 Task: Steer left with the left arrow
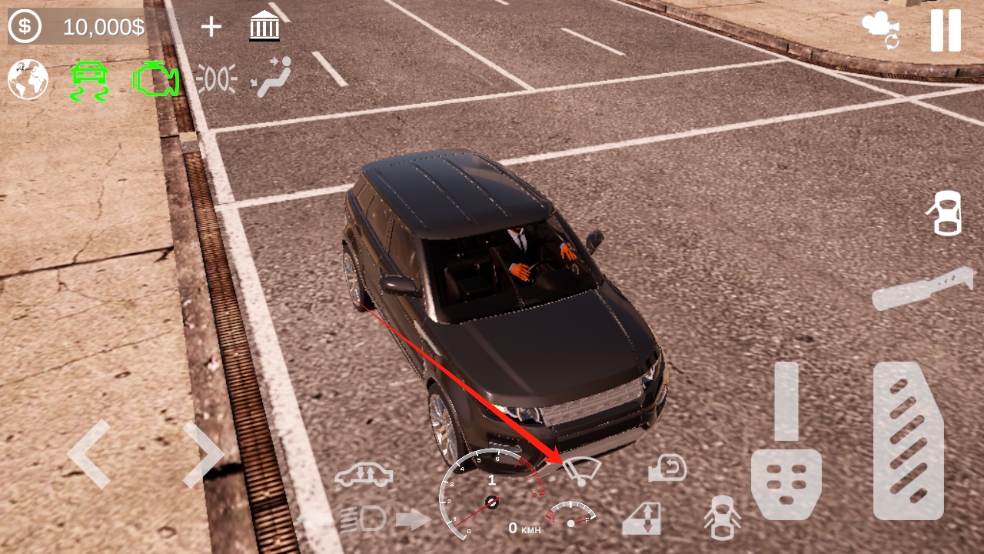[88, 454]
